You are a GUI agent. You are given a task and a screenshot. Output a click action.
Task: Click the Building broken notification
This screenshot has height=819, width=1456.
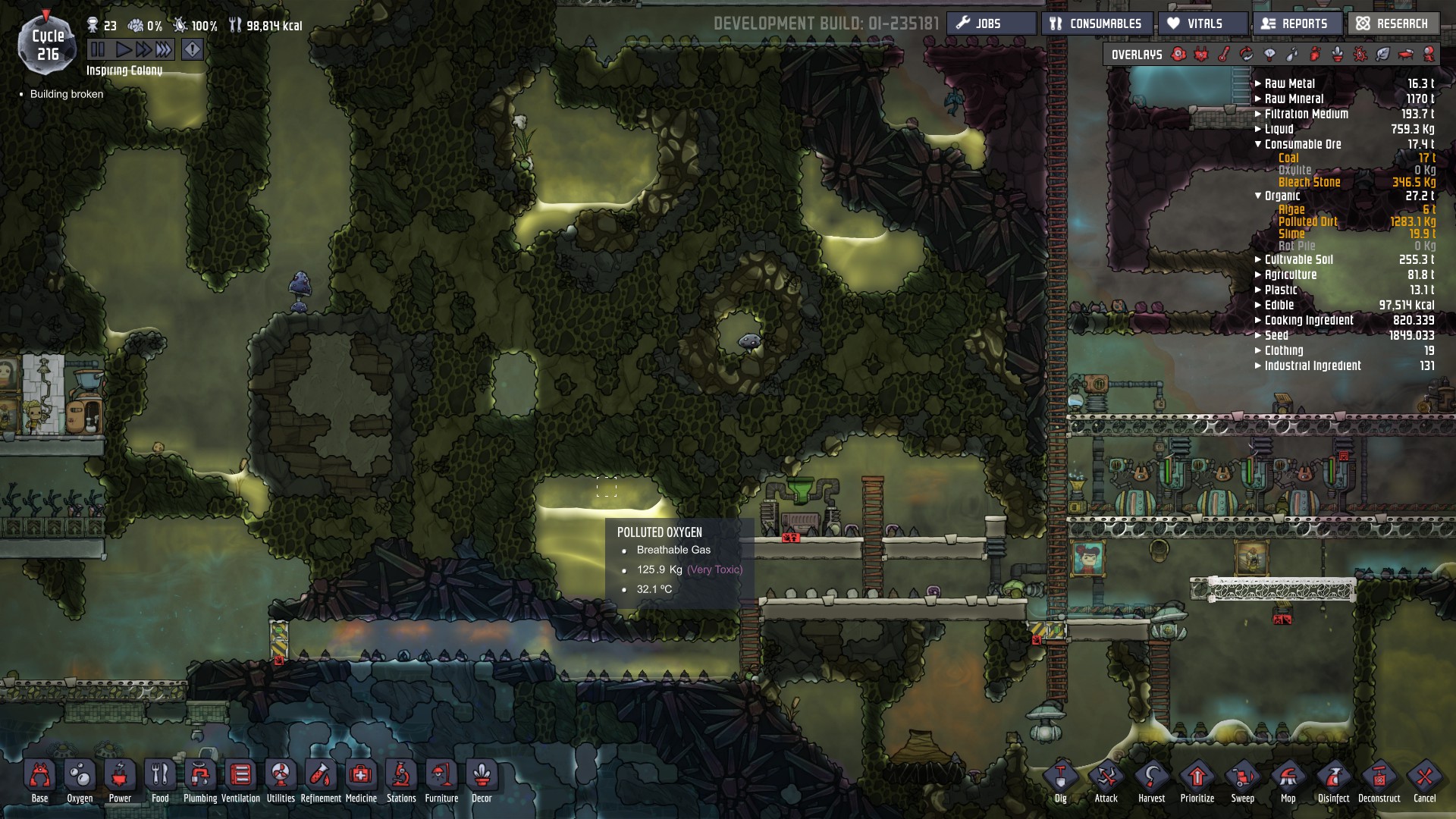(x=67, y=94)
